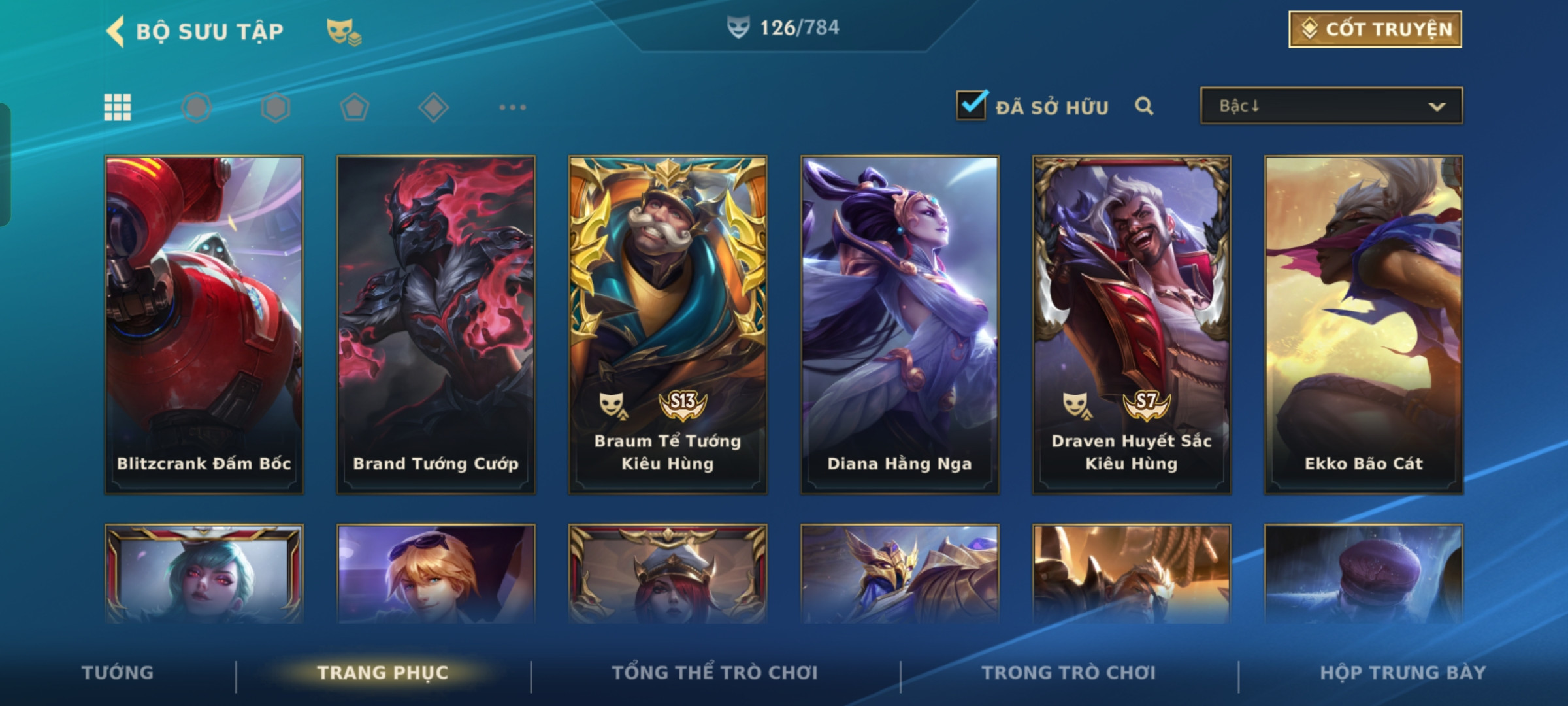Viewport: 1568px width, 706px height.
Task: Open the Brand Tướng Cướp skin card
Action: 436,324
